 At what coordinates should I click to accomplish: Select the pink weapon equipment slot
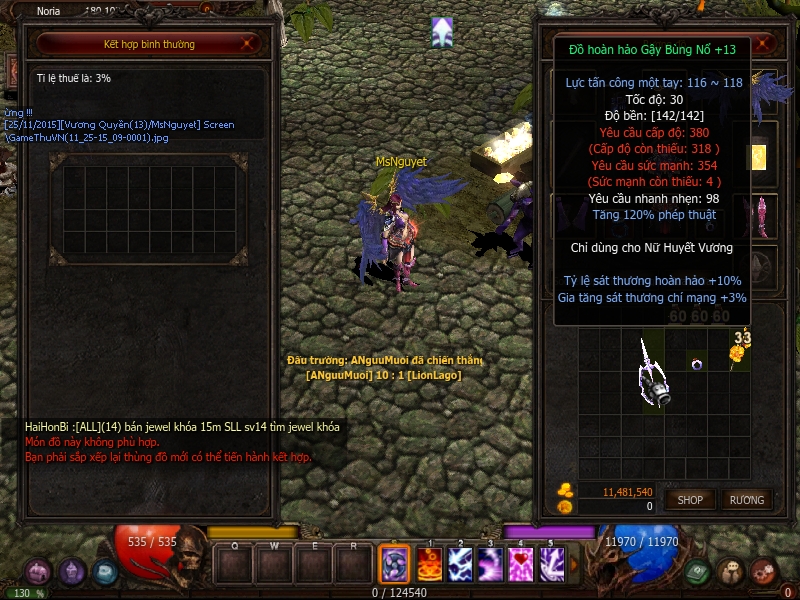coord(760,215)
